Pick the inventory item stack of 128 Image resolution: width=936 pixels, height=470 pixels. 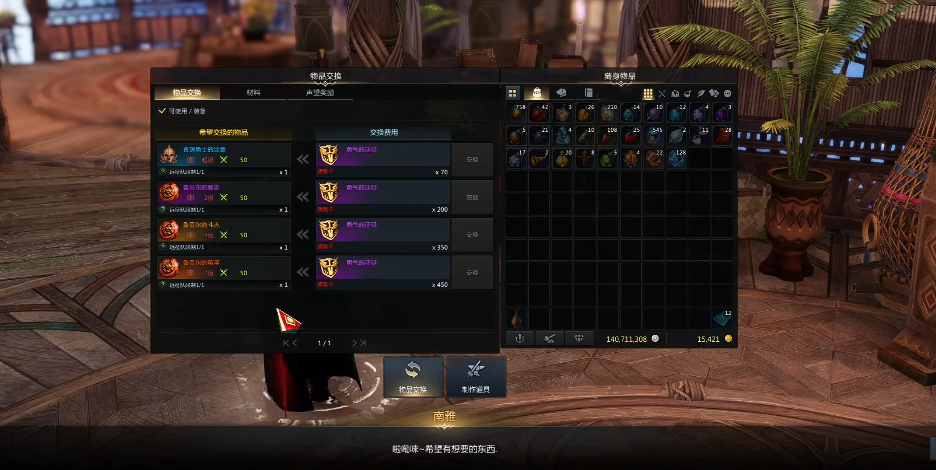[676, 158]
